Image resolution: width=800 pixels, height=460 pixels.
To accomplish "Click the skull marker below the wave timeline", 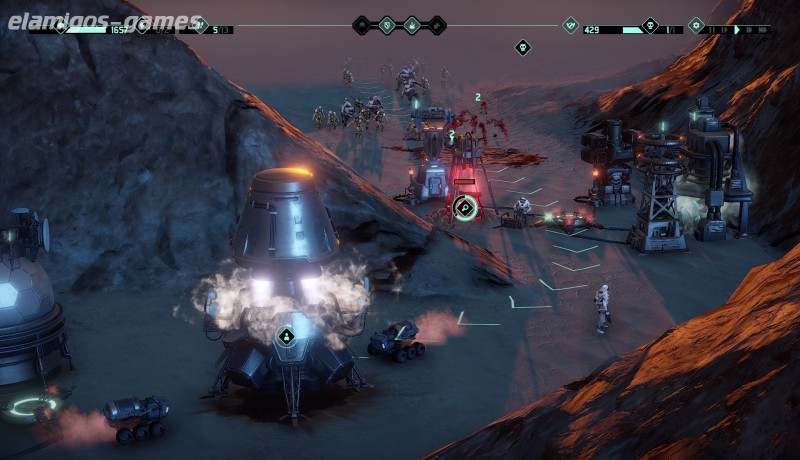I will click(x=522, y=47).
